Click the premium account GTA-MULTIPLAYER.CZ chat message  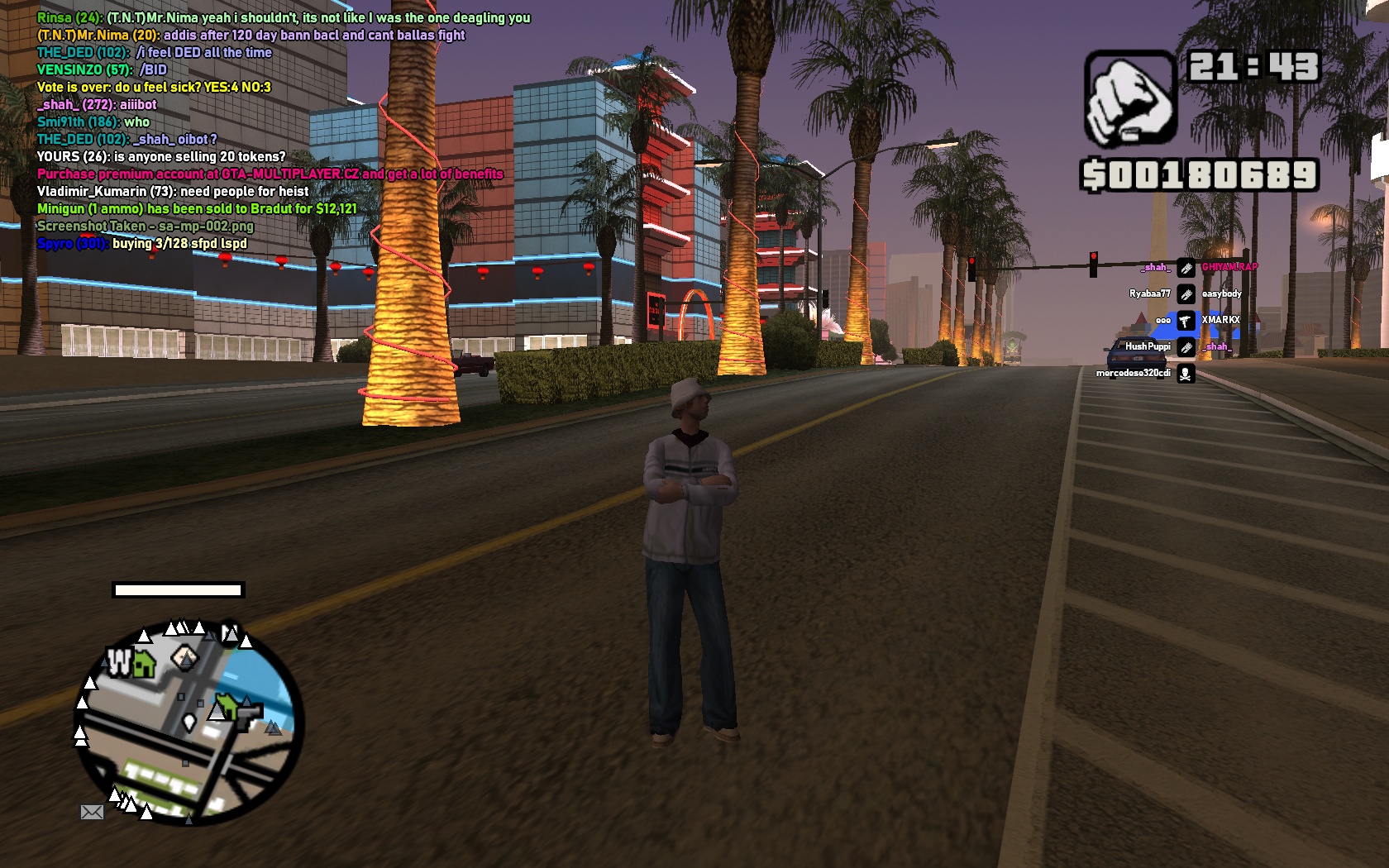[x=270, y=174]
